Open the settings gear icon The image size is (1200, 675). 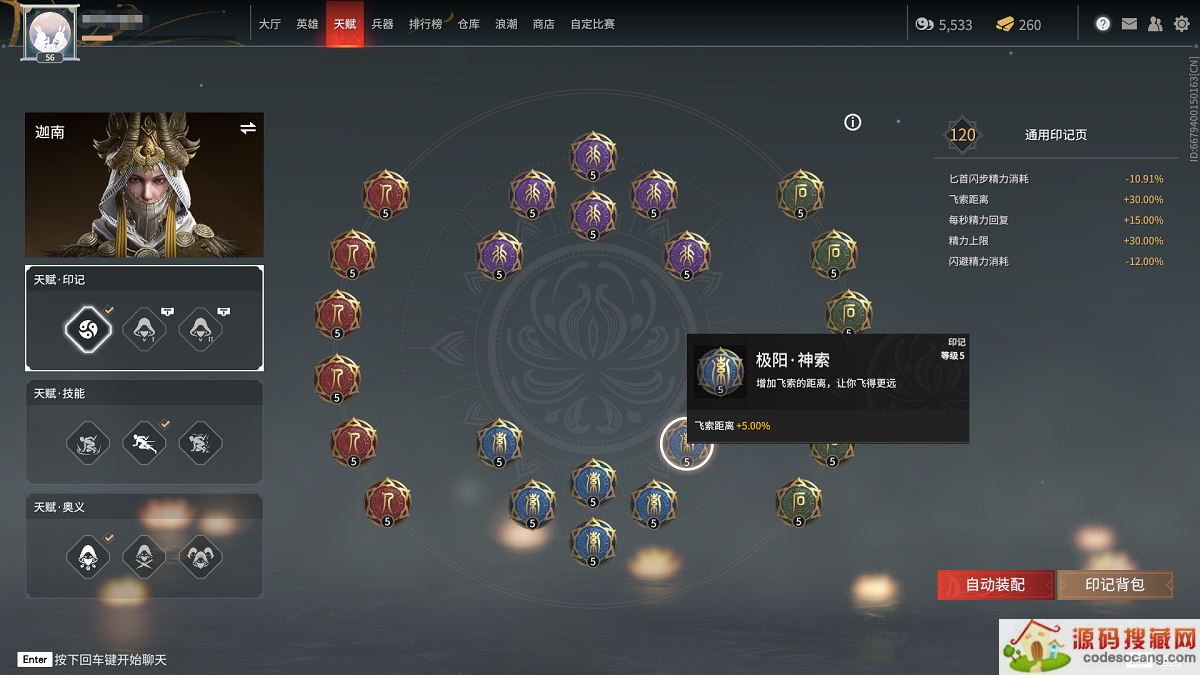[1181, 24]
